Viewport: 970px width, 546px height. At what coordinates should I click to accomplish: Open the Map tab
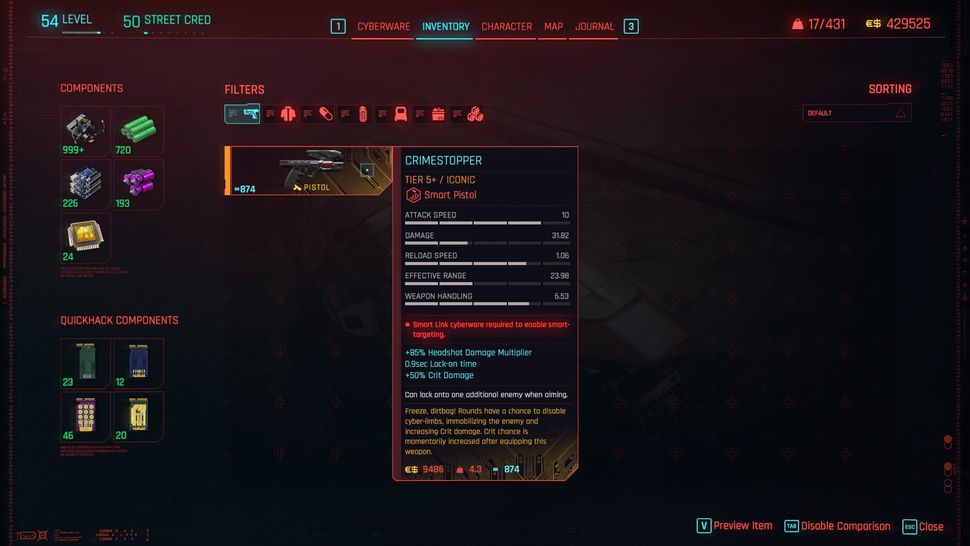click(x=553, y=27)
